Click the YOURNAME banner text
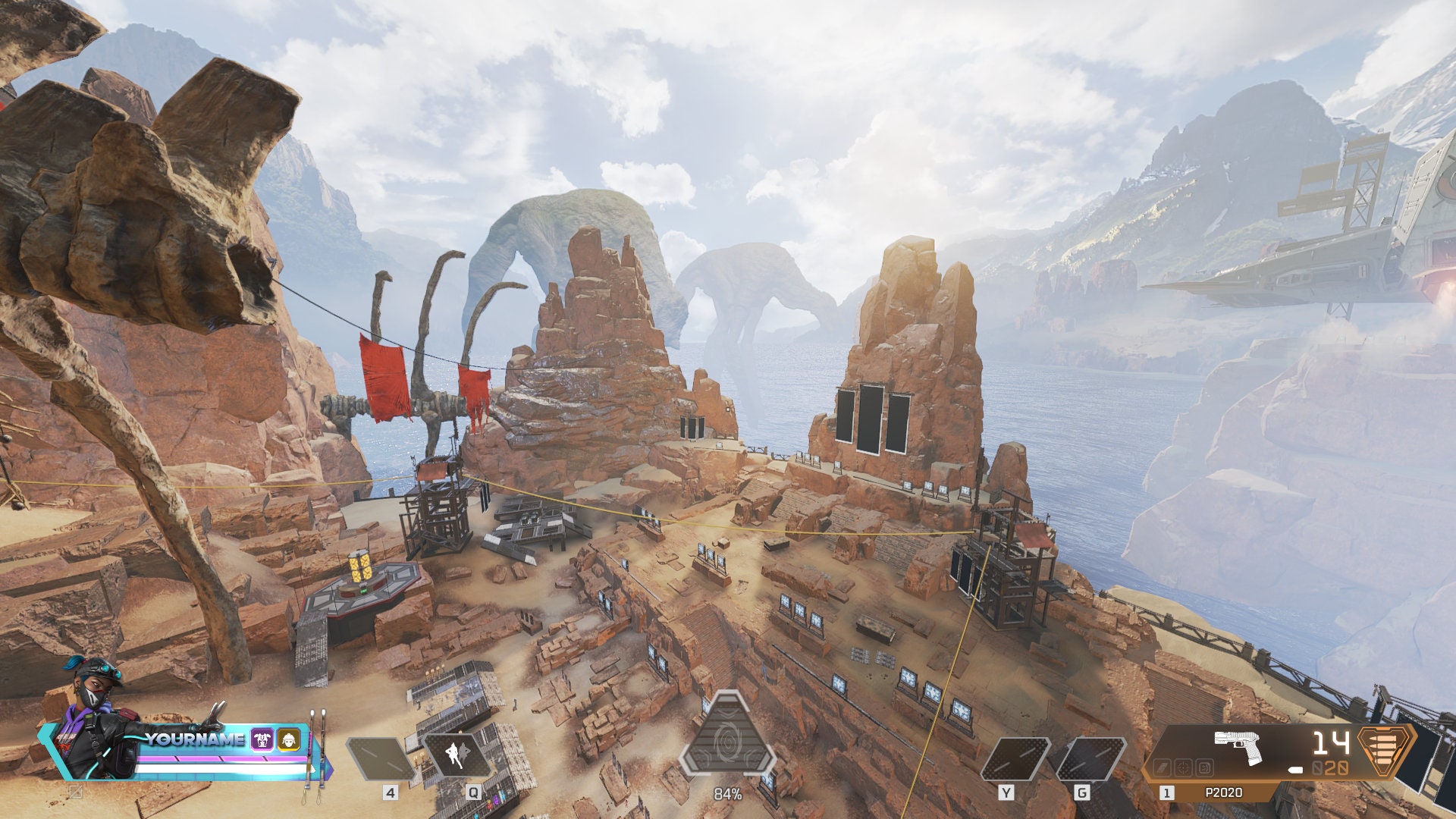Image resolution: width=1456 pixels, height=819 pixels. (x=195, y=739)
